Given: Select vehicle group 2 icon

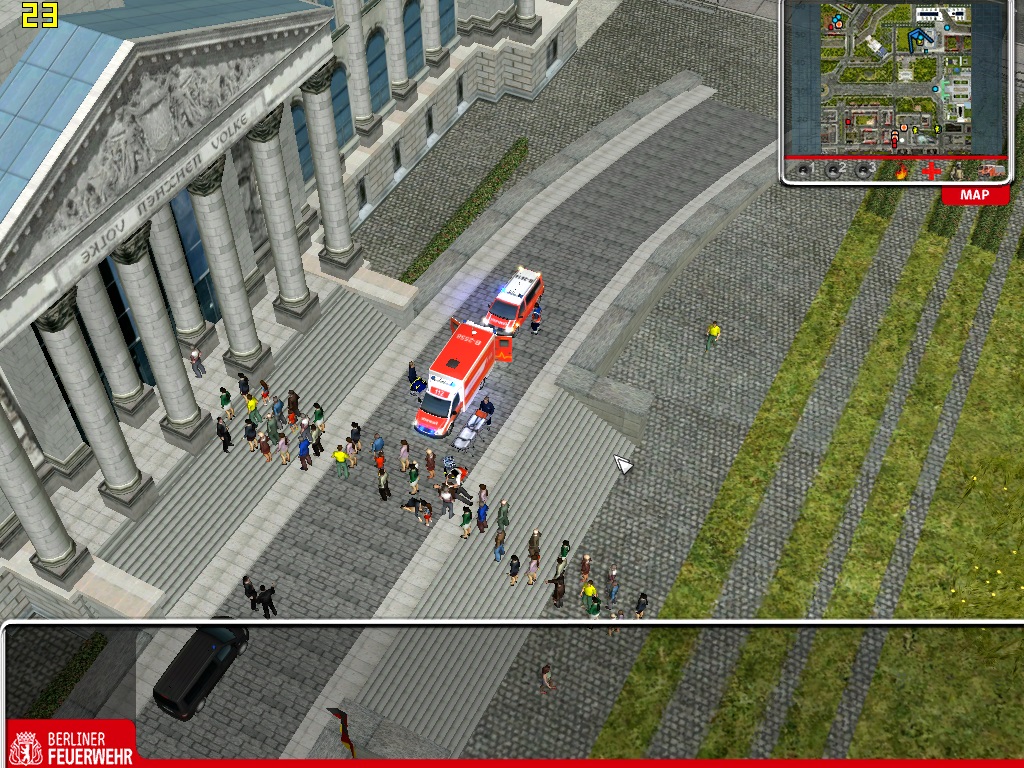Looking at the screenshot, I should pos(835,171).
